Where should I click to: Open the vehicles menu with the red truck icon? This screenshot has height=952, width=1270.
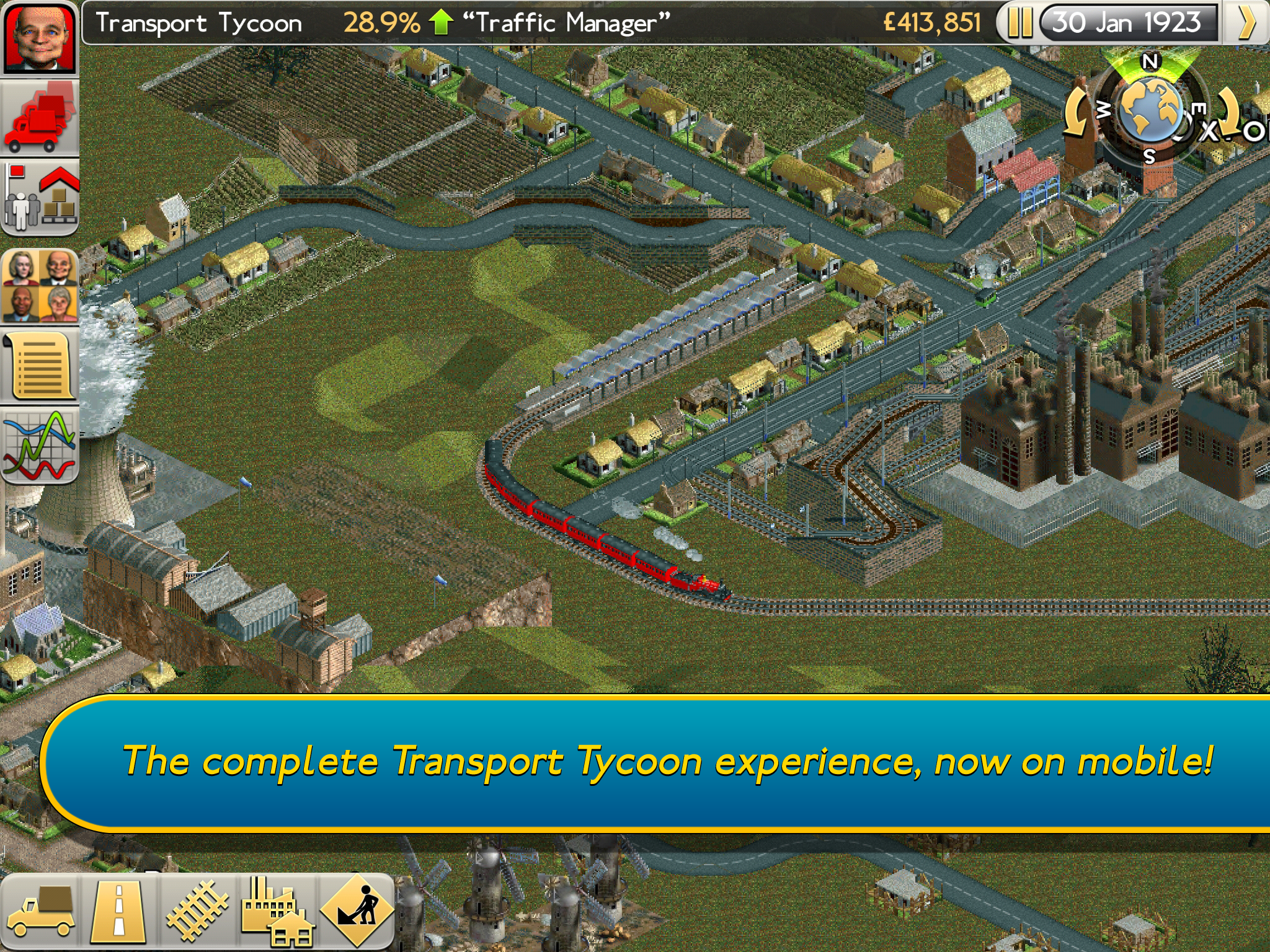click(x=40, y=118)
